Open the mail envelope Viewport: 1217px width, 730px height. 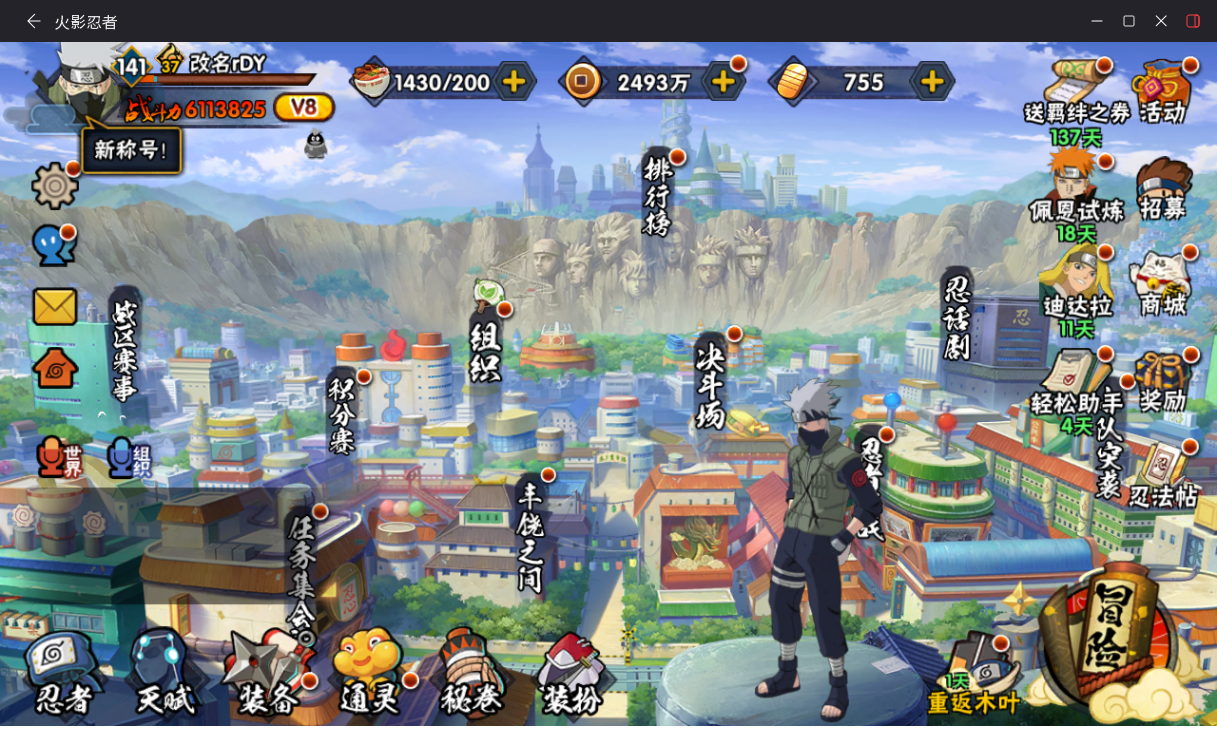[x=55, y=307]
